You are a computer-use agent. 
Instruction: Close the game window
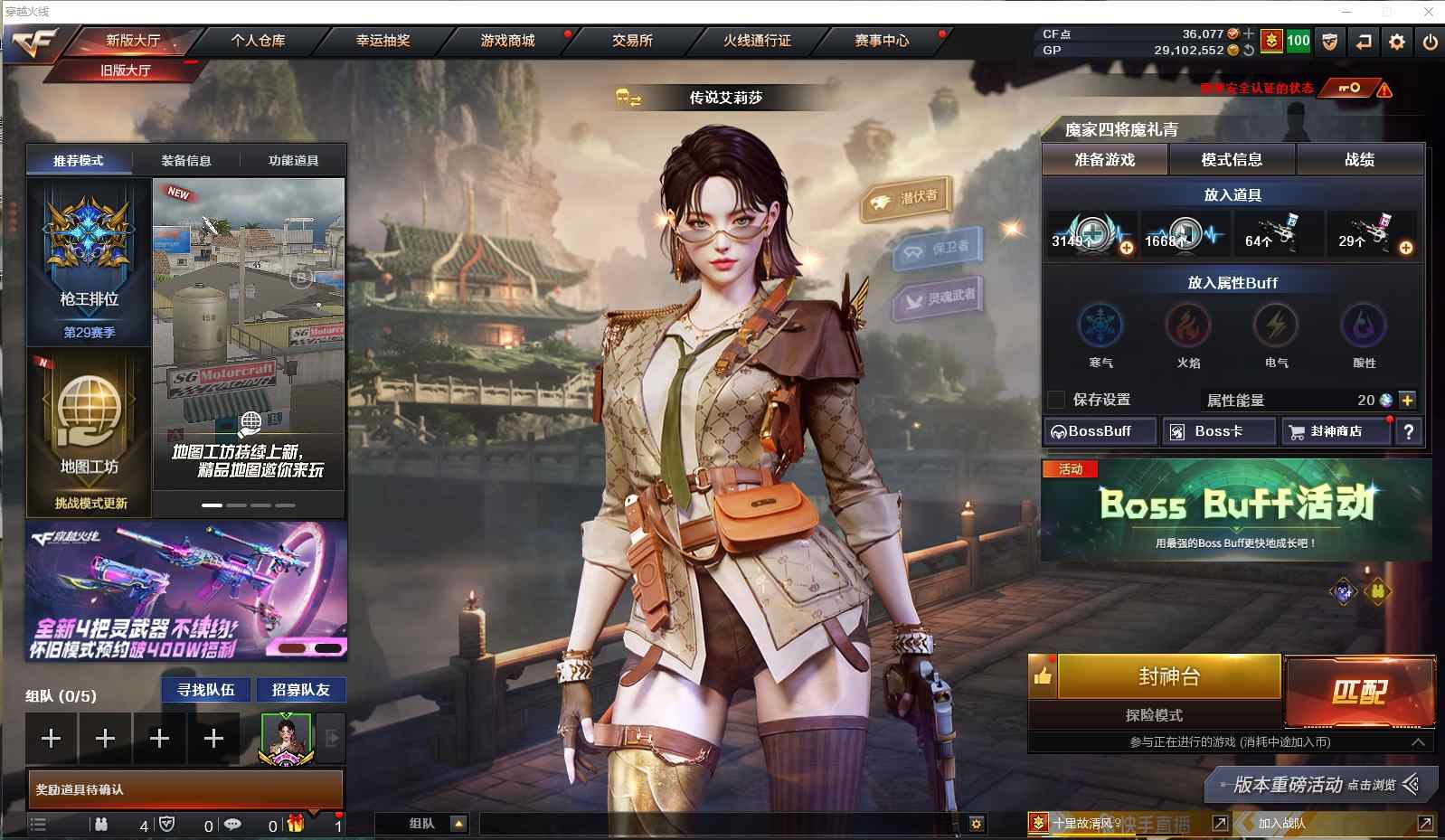pyautogui.click(x=1429, y=12)
